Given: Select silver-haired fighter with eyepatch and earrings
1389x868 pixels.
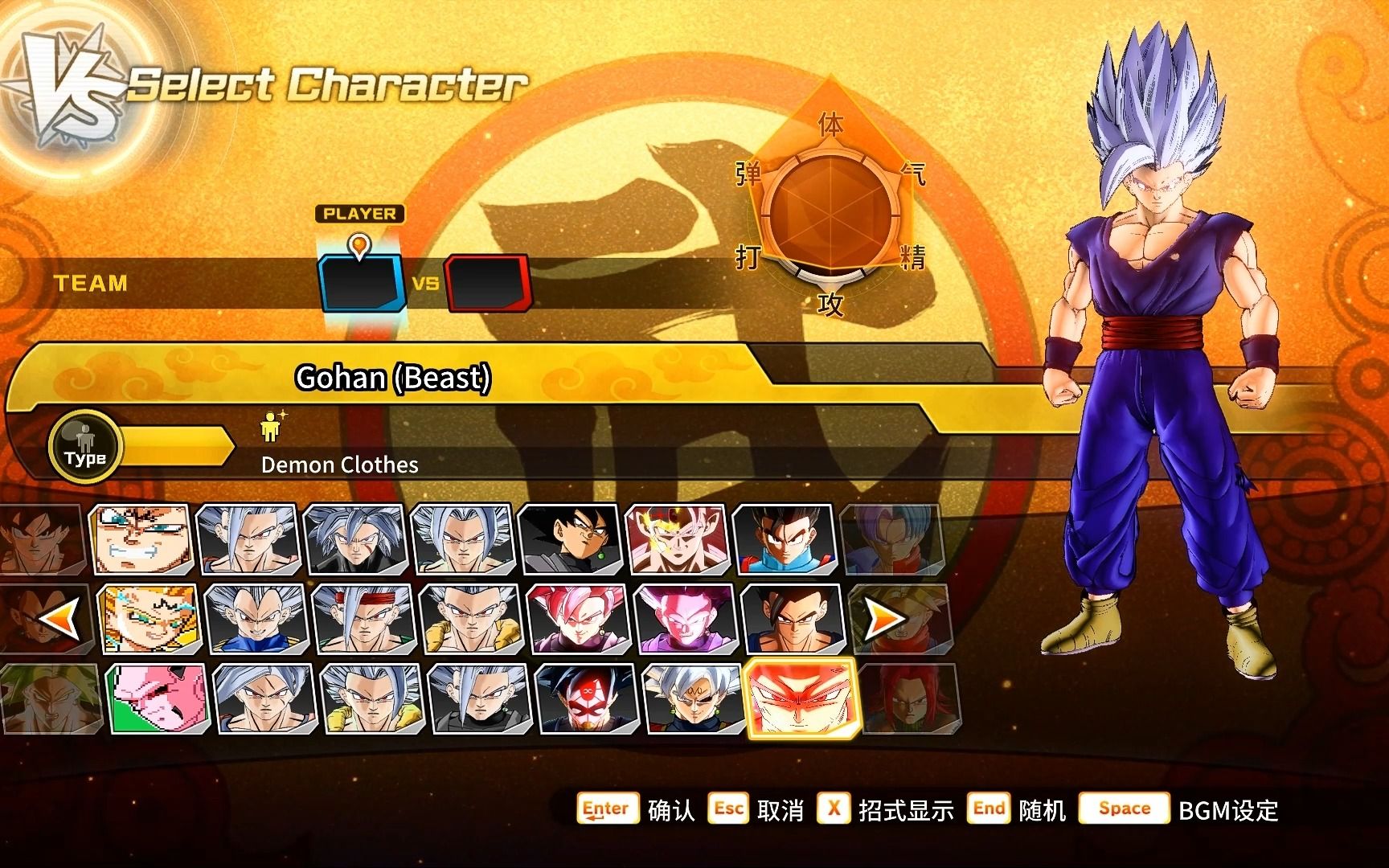Looking at the screenshot, I should [694, 698].
